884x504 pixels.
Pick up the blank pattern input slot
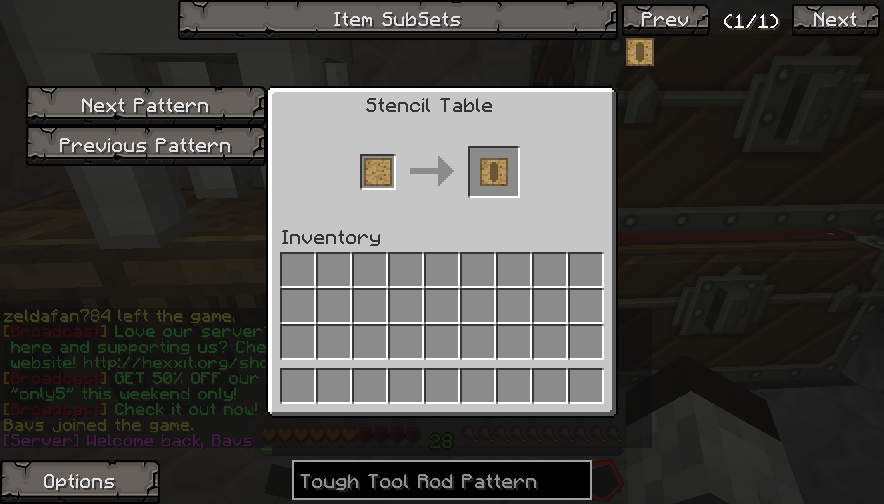[x=378, y=172]
